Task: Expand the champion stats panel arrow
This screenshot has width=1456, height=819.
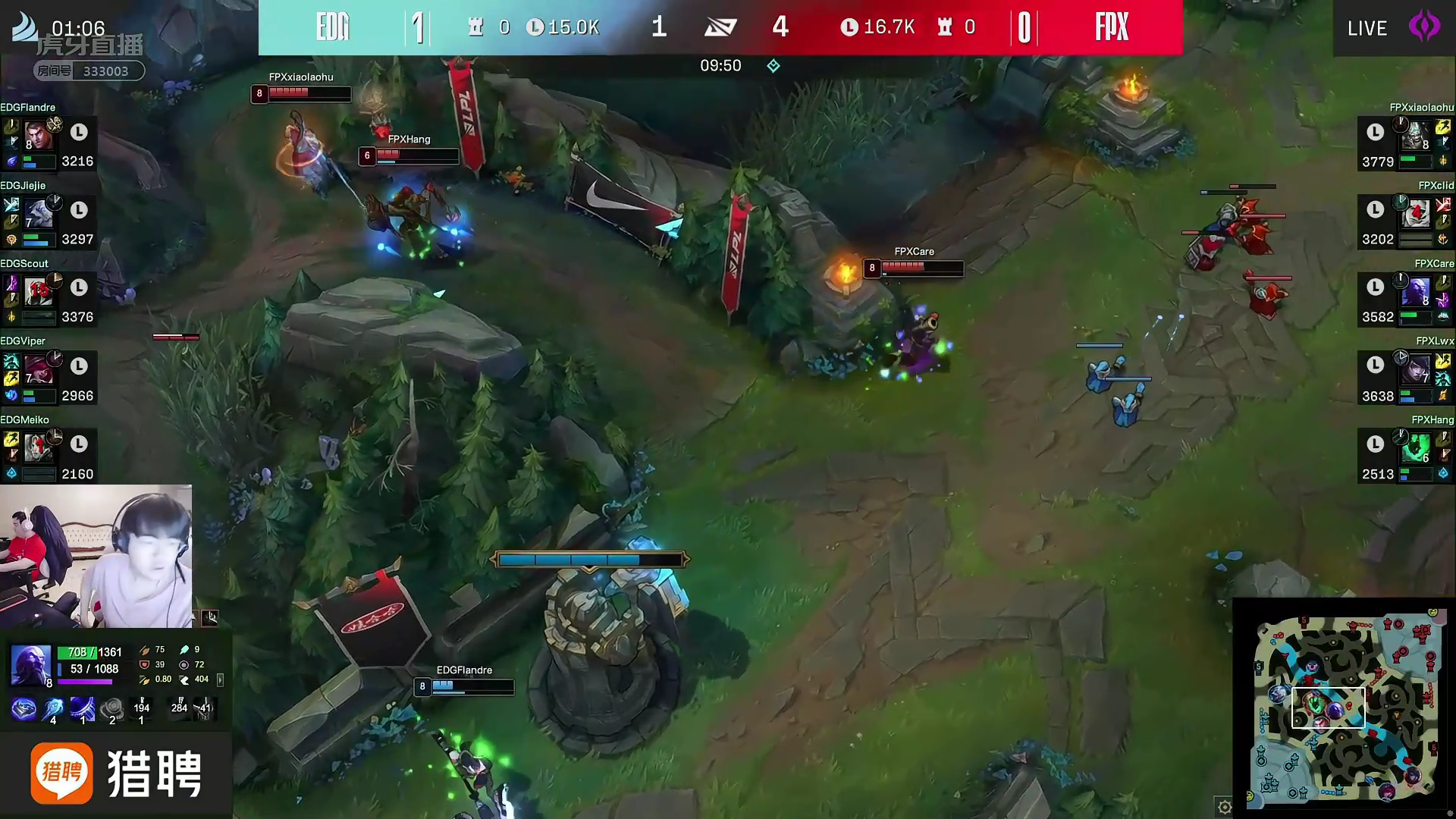Action: pyautogui.click(x=221, y=680)
